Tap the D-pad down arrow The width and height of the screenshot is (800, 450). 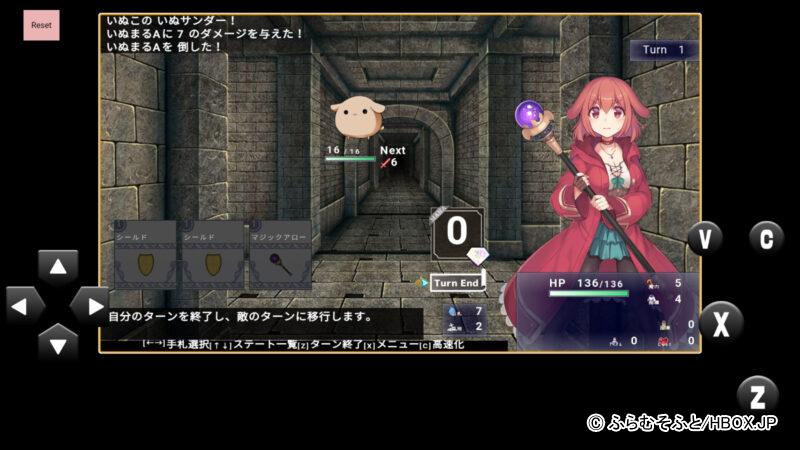[58, 343]
